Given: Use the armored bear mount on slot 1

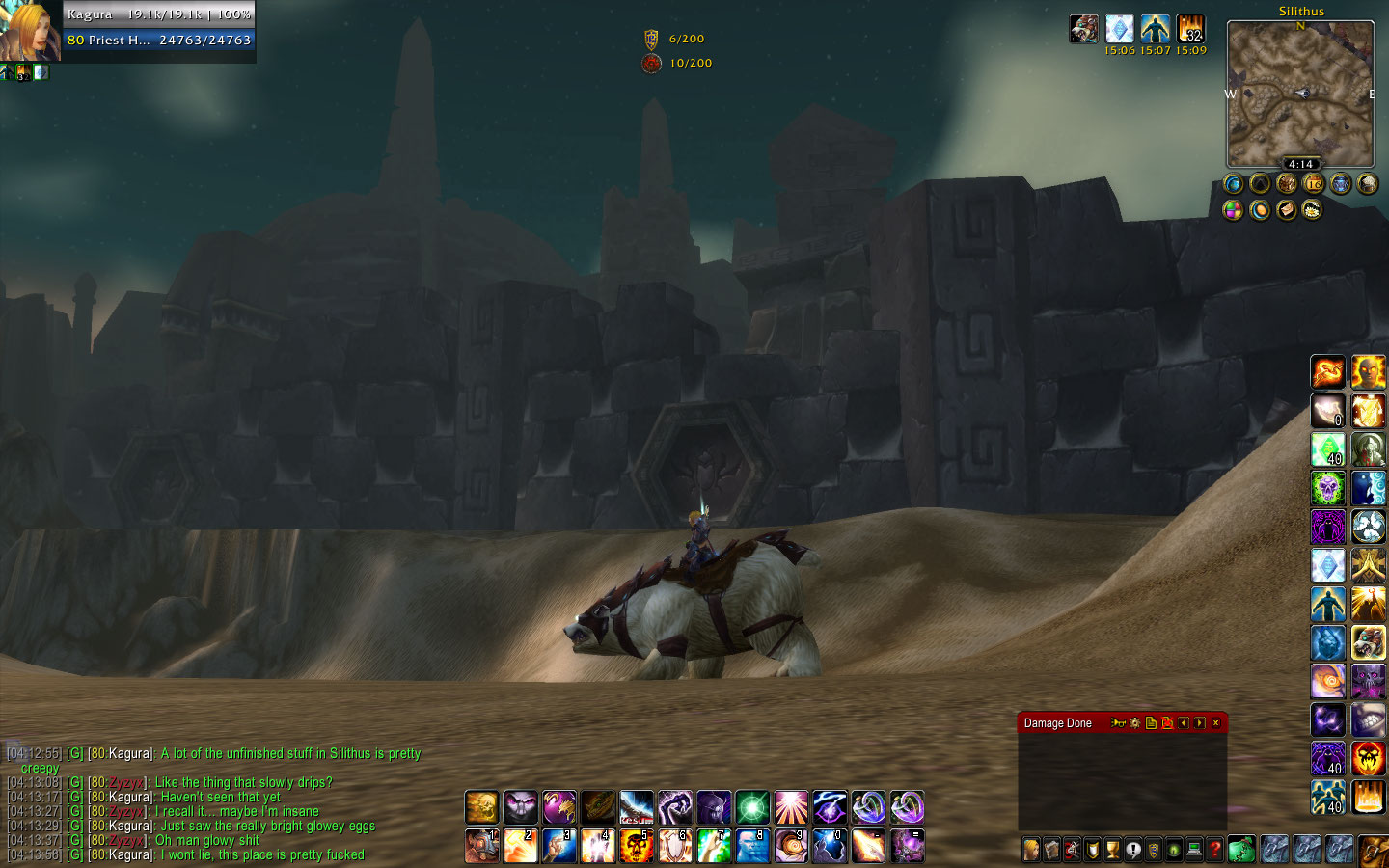Looking at the screenshot, I should (x=482, y=846).
